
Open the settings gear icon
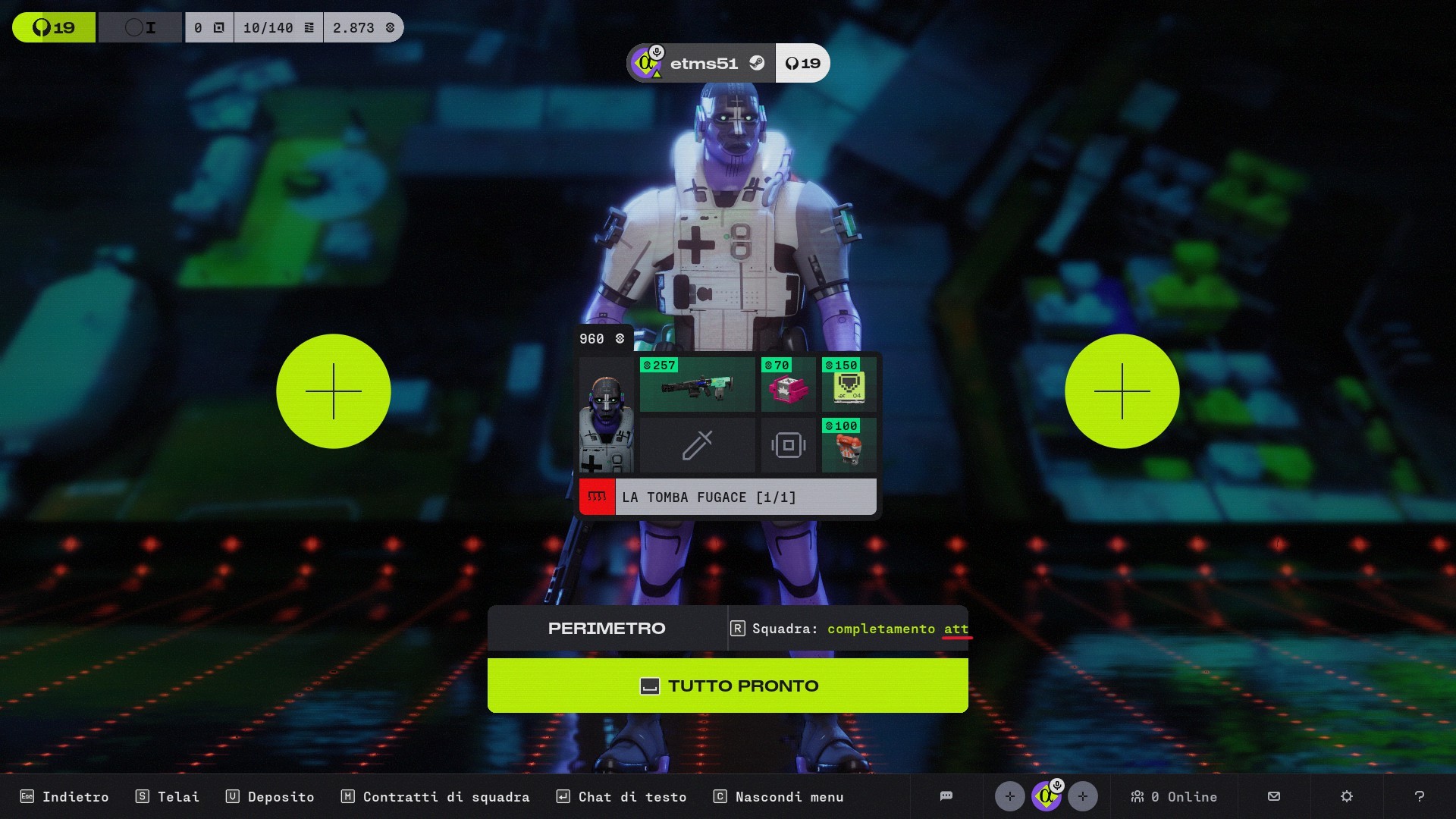click(1346, 796)
